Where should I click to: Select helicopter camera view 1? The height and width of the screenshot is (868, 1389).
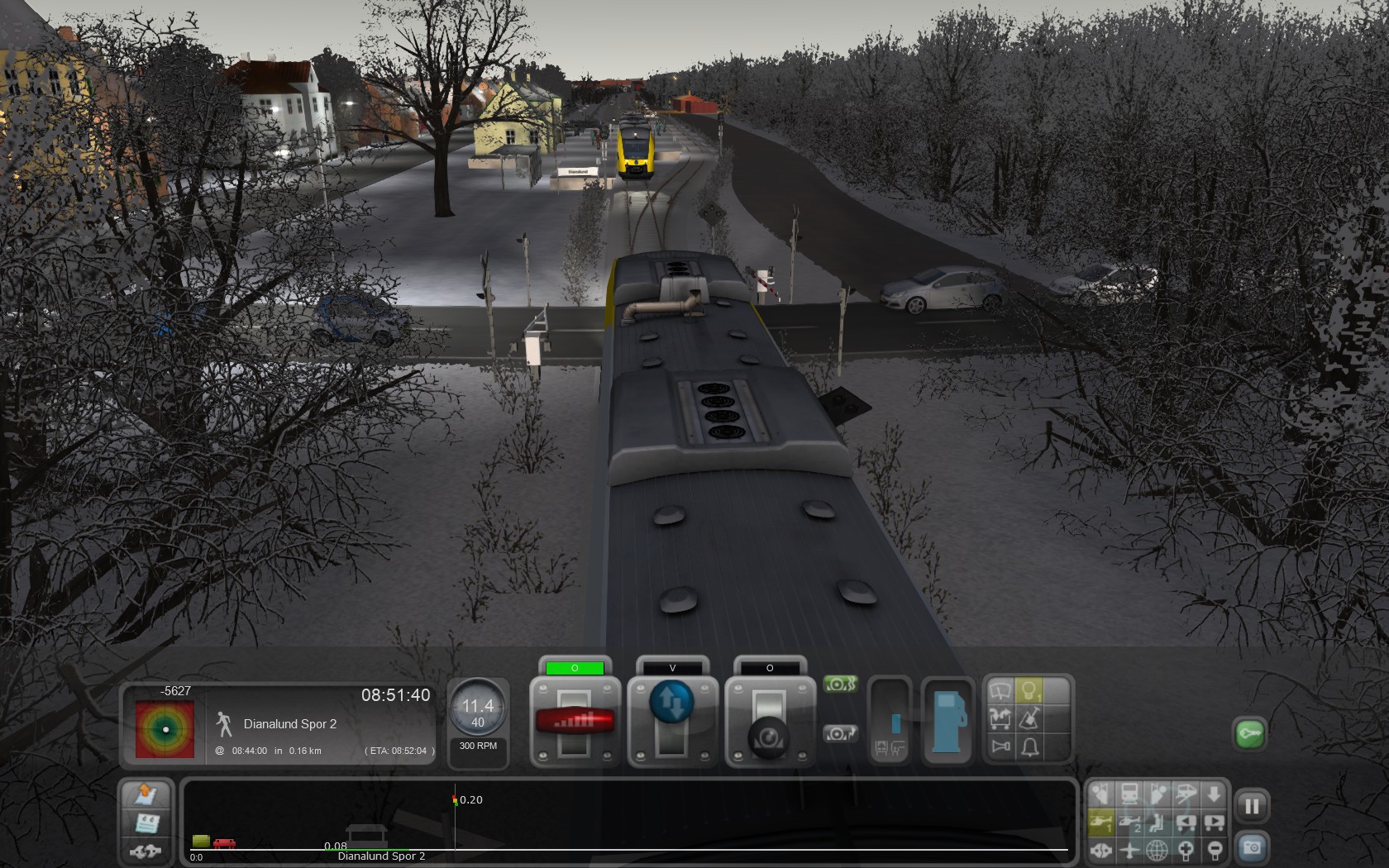click(x=1101, y=823)
